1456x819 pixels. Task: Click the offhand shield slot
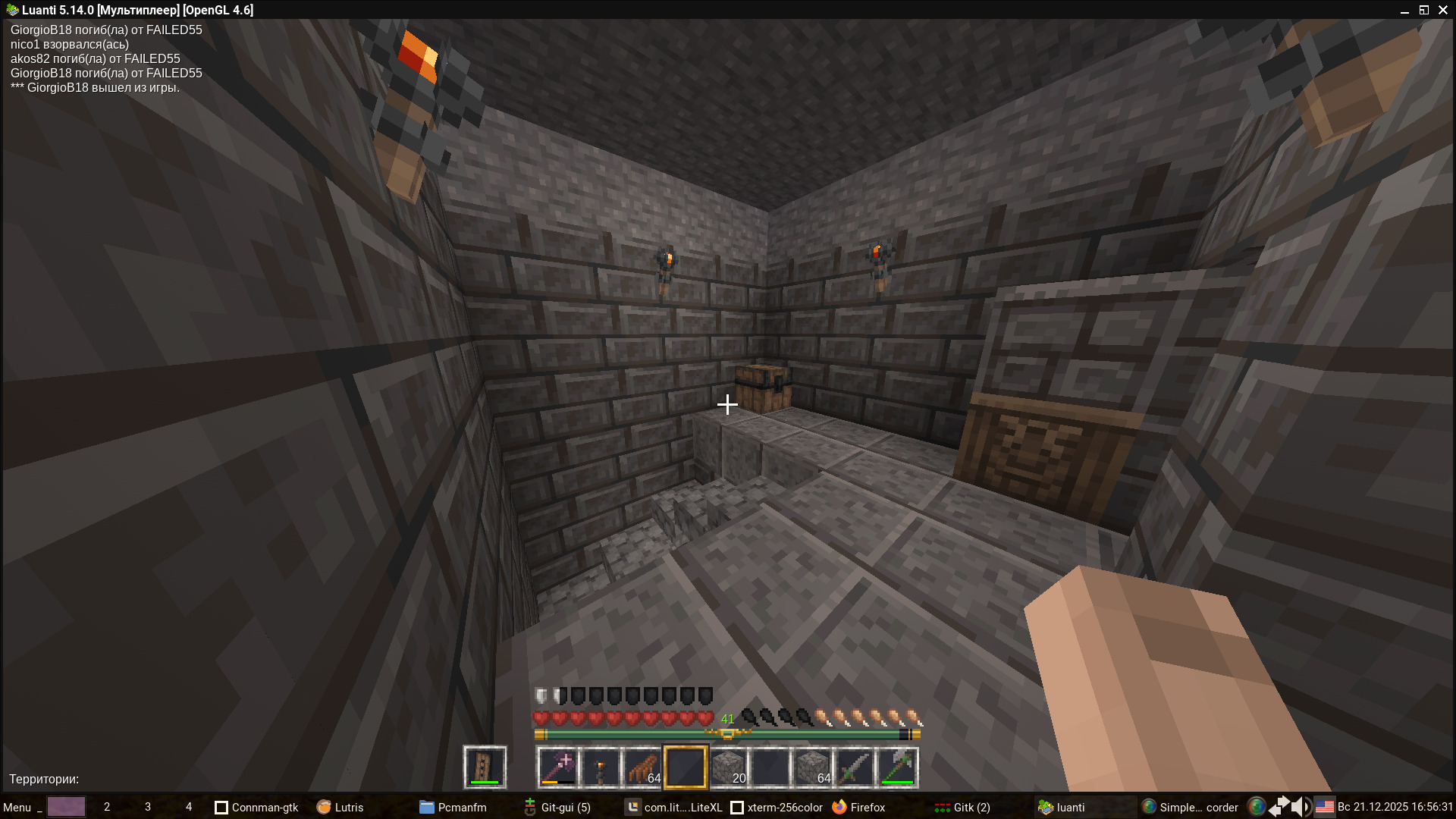pos(485,767)
